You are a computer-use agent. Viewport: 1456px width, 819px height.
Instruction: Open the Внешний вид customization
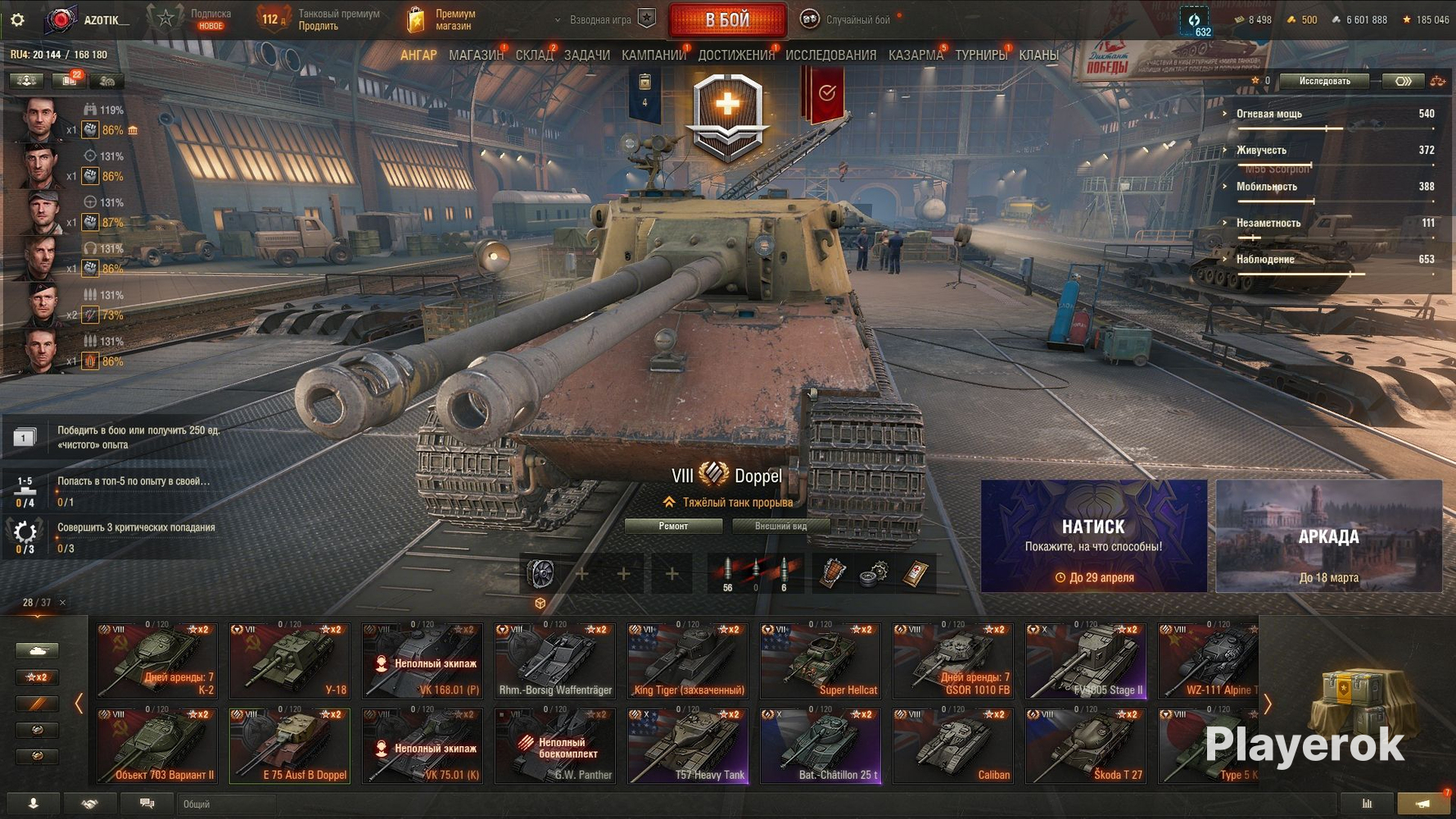tap(780, 527)
